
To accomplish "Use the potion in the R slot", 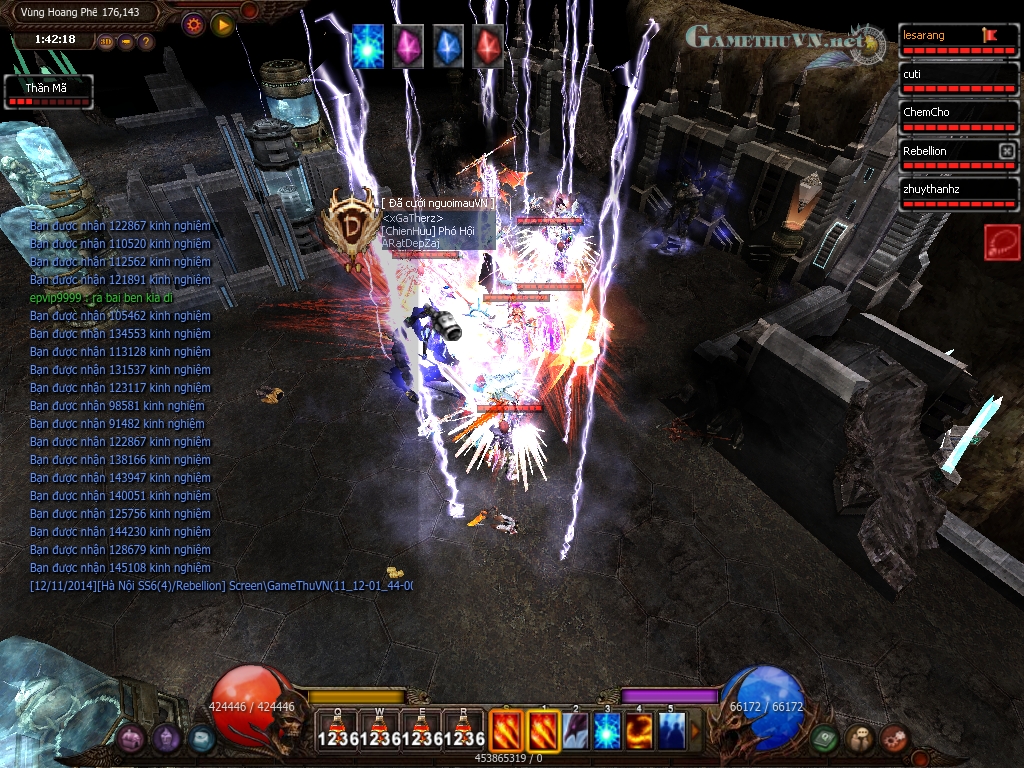I will (x=464, y=730).
